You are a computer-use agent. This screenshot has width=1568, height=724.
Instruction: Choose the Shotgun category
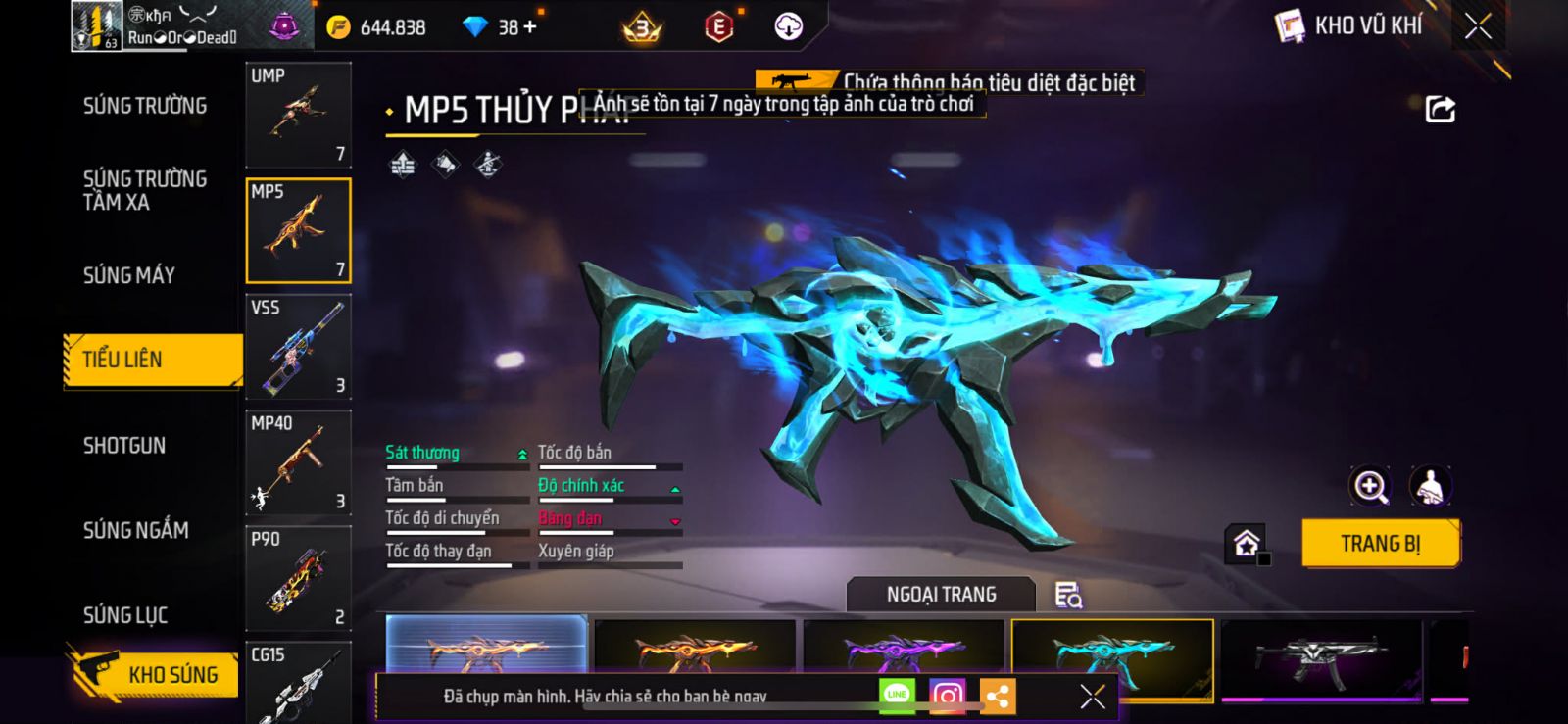coord(123,446)
